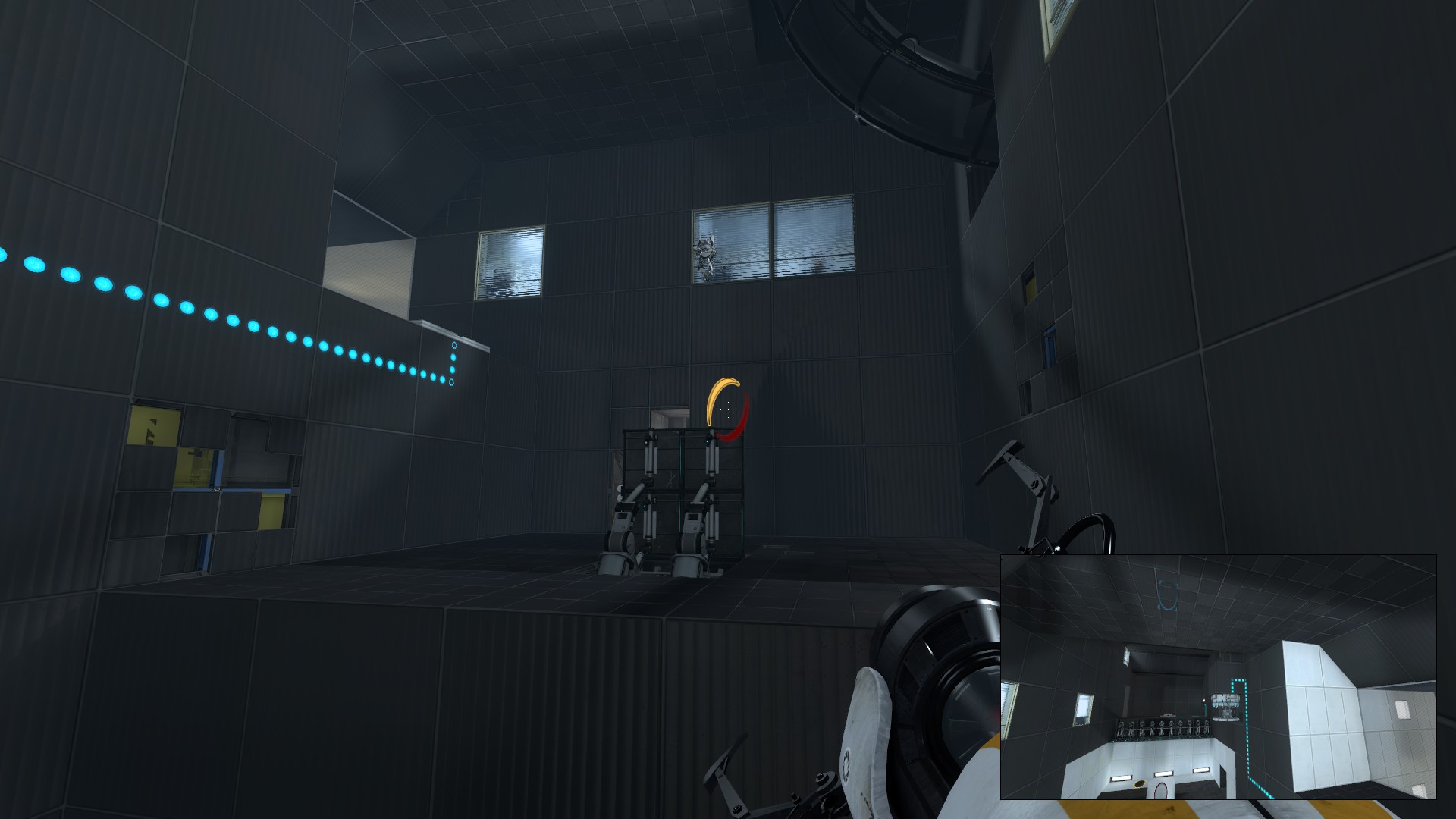Click the partner's picture-in-picture view
The image size is (1456, 819).
(x=1218, y=676)
